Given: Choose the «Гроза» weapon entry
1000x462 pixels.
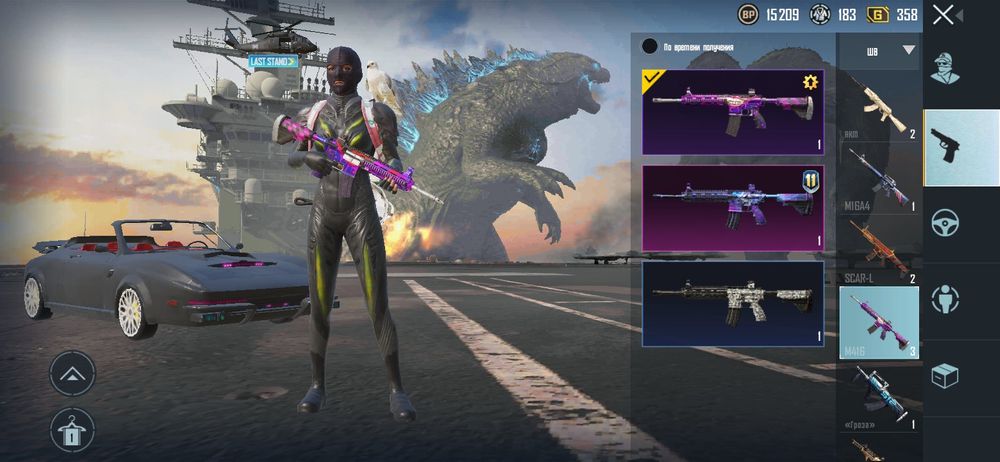Looking at the screenshot, I should 879,395.
